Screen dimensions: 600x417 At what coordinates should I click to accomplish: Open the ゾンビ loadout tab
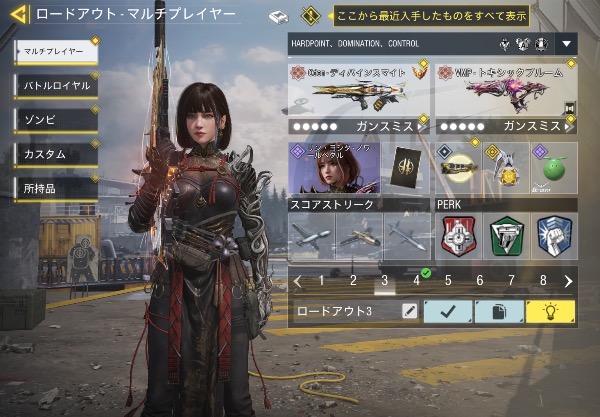point(56,119)
